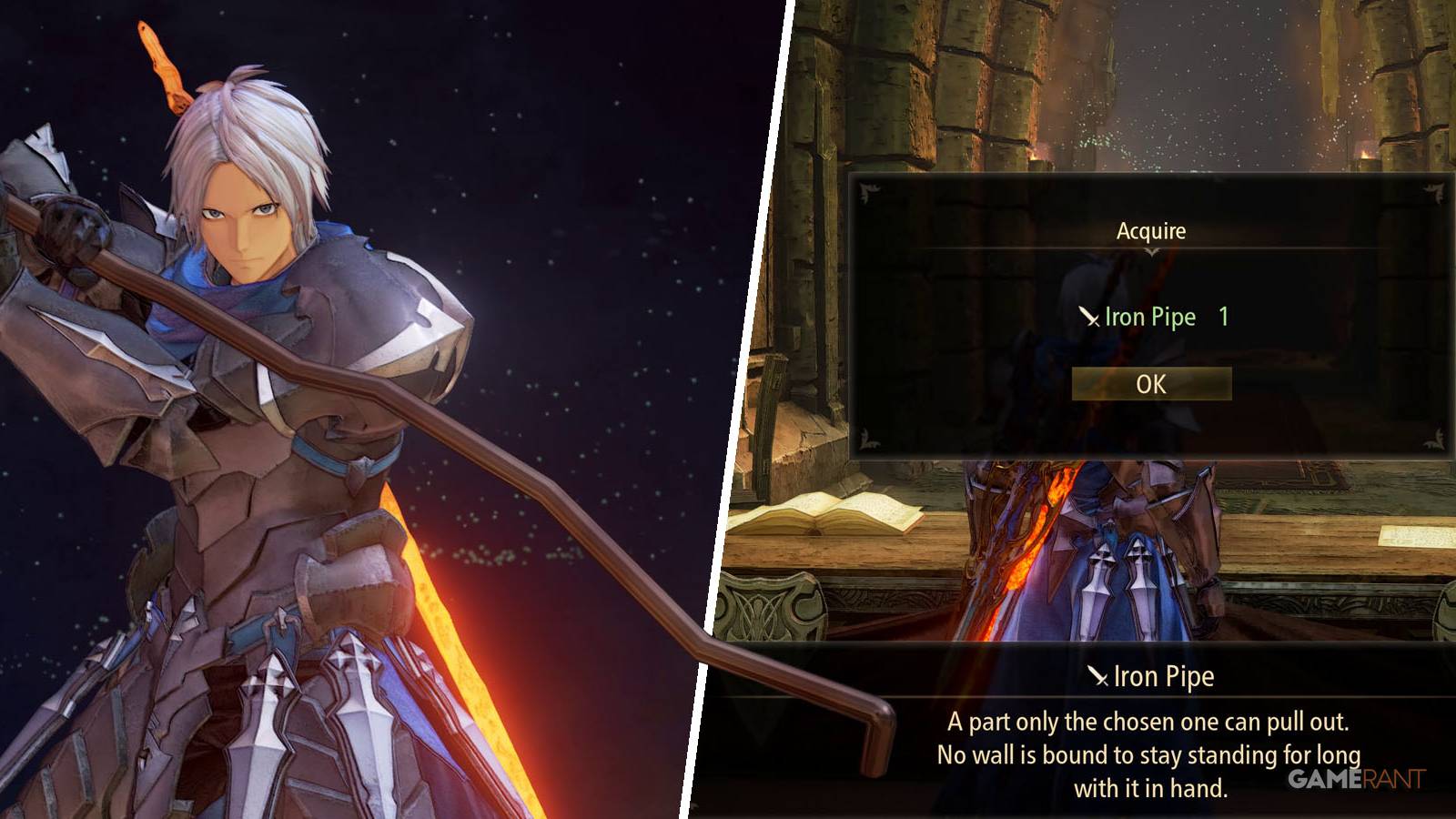Select the Acquire header at the top of the dialog
The width and height of the screenshot is (1456, 819).
click(x=1150, y=230)
